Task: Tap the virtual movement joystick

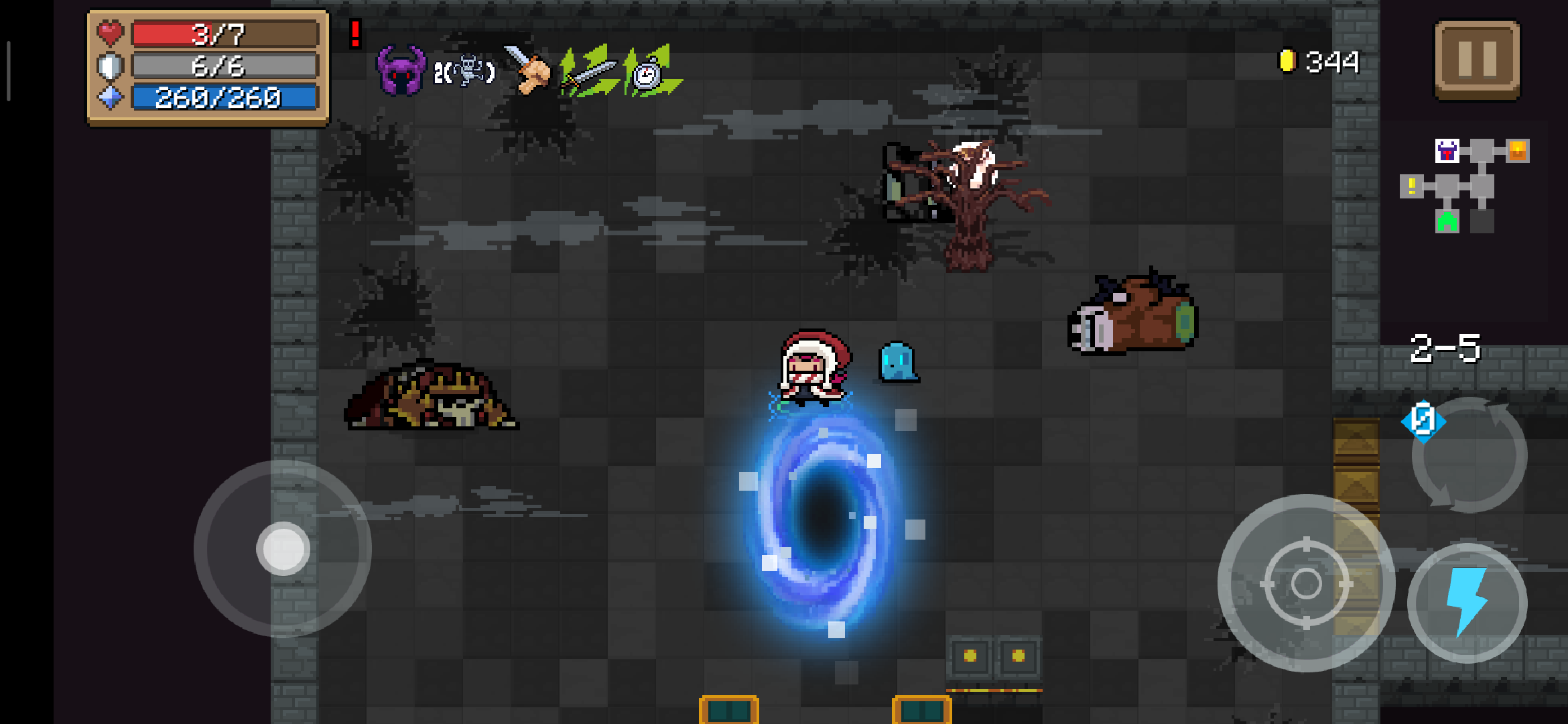Action: tap(283, 548)
